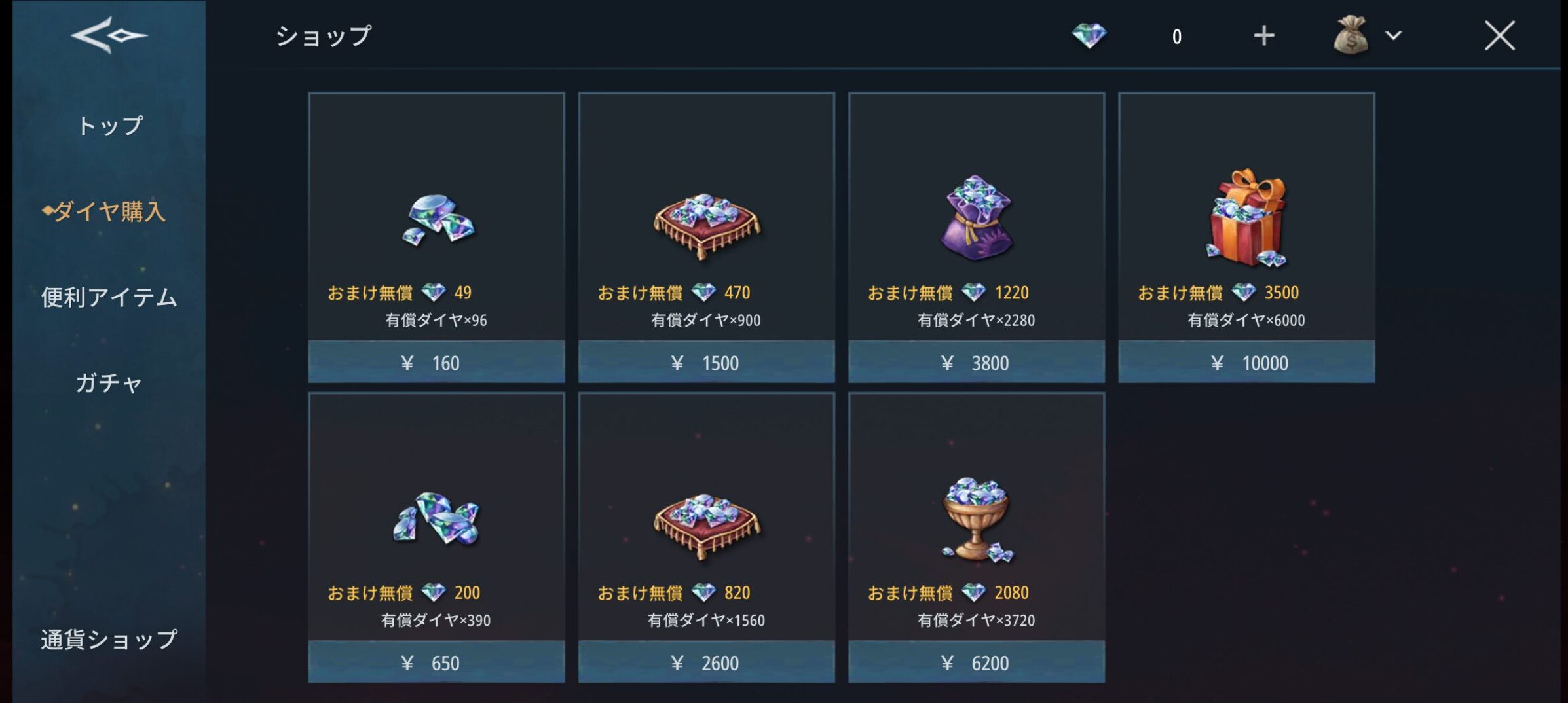1568x703 pixels.
Task: Open the トップ shop tab
Action: click(109, 125)
